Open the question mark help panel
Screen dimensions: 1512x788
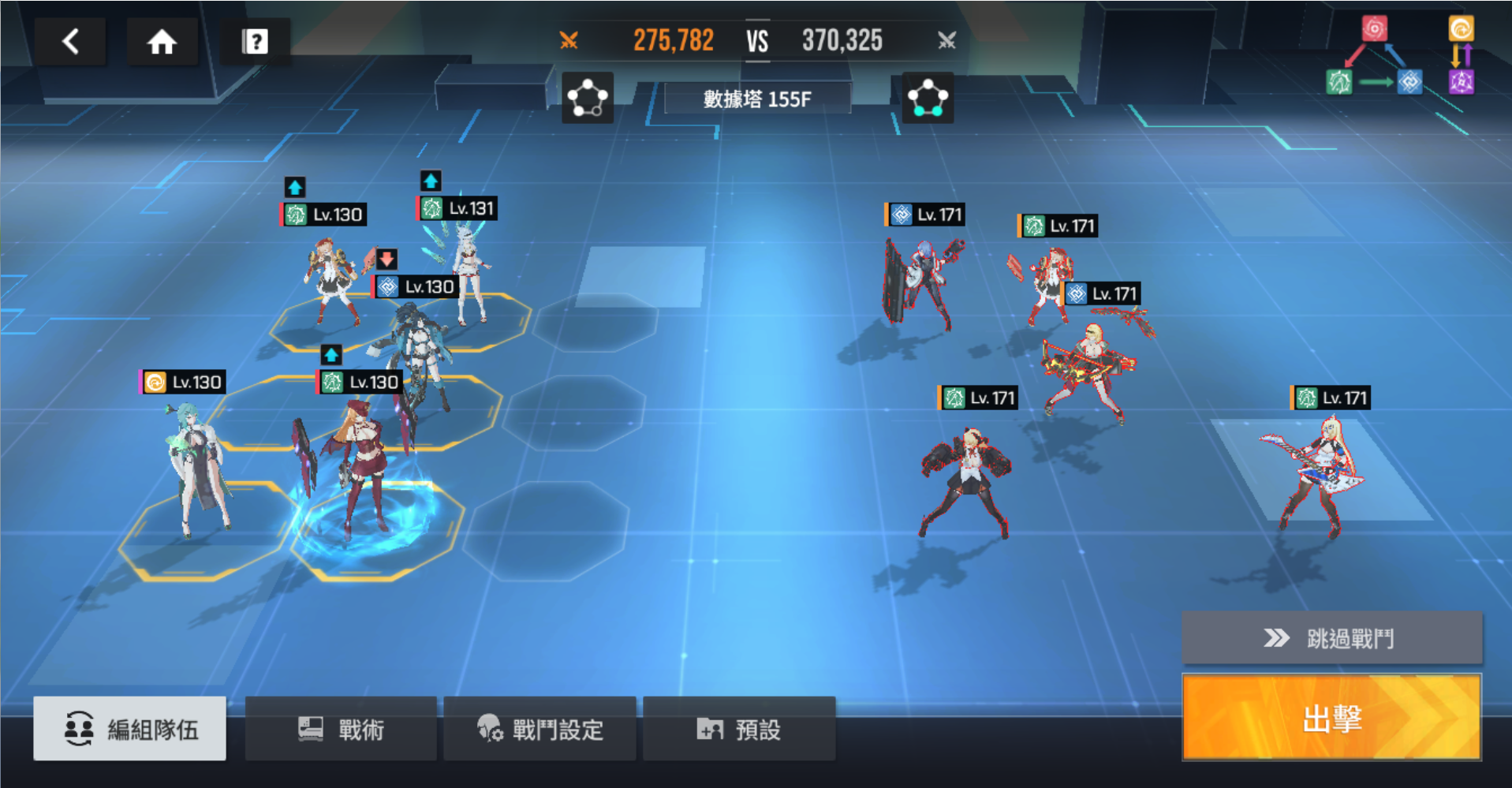(x=255, y=41)
